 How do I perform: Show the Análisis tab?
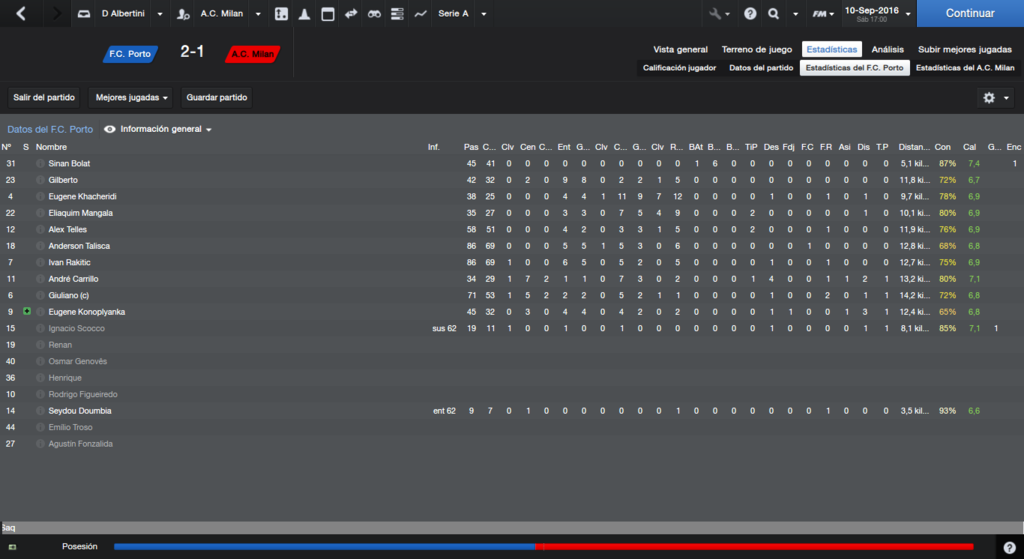click(887, 49)
